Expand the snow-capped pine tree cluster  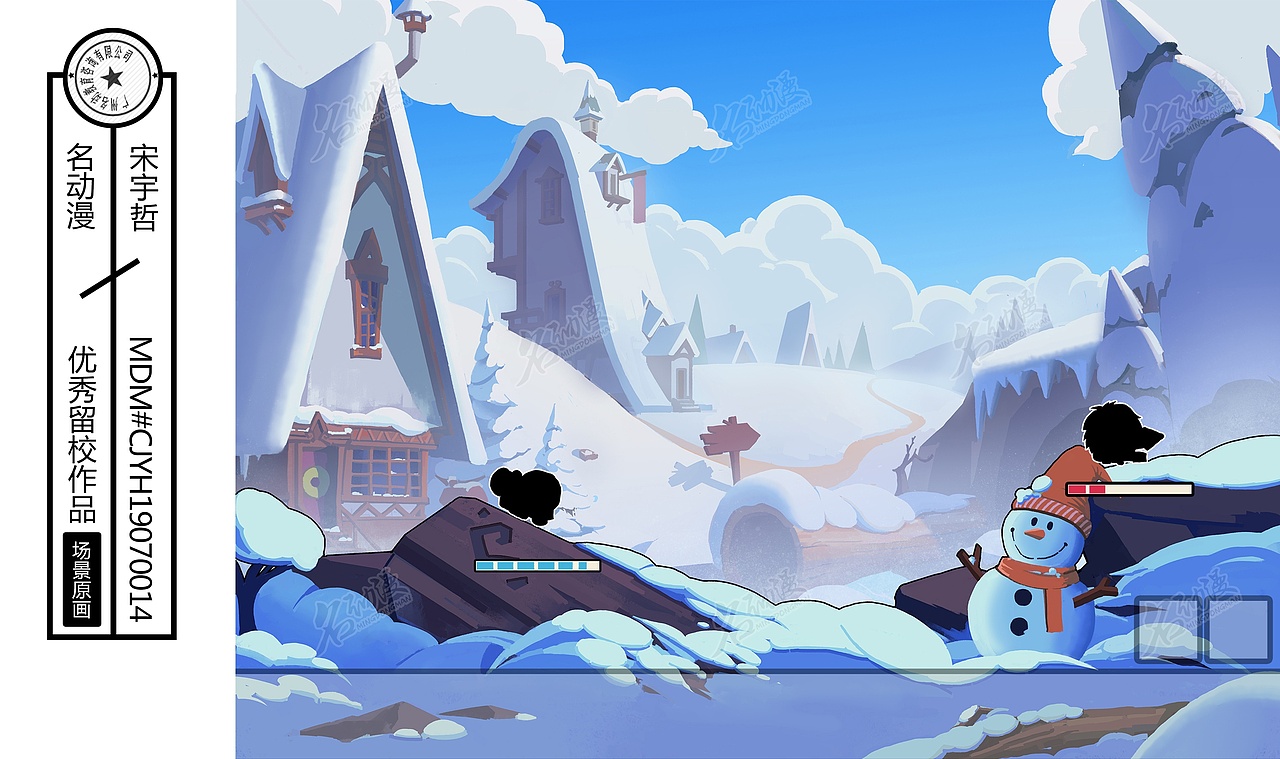[487, 390]
